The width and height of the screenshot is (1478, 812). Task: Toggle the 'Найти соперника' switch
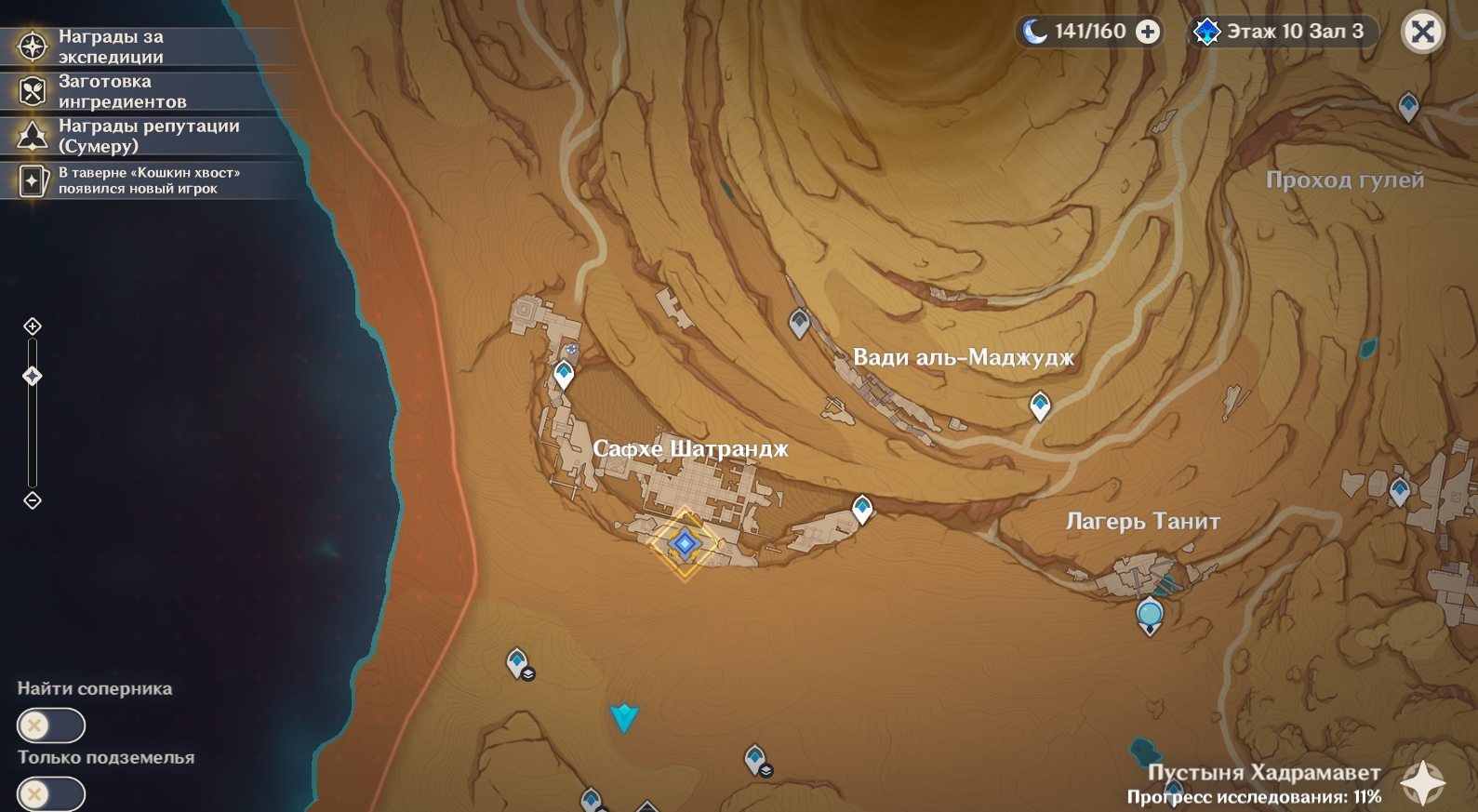51,725
